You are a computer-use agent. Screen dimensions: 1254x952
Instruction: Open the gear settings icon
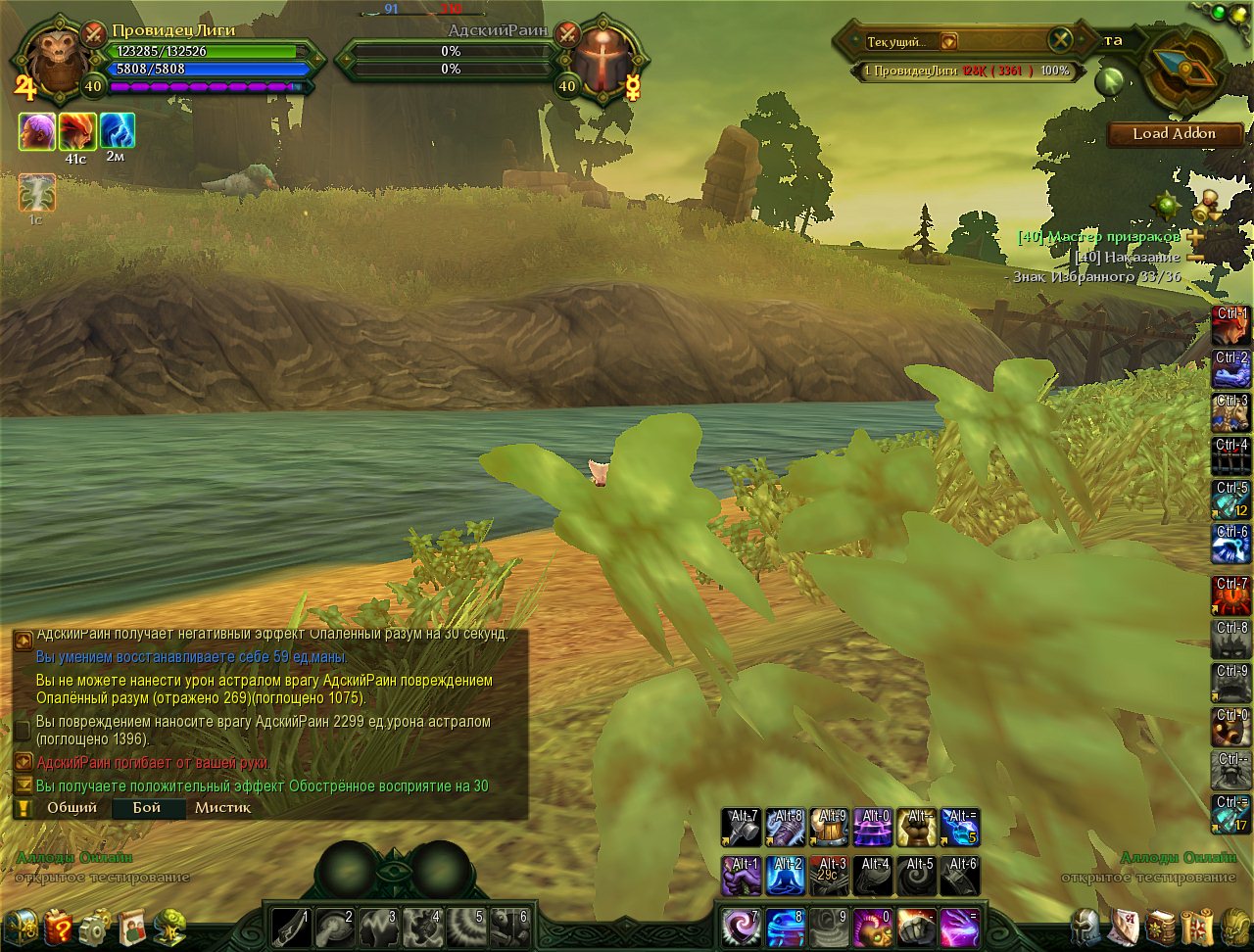[95, 927]
